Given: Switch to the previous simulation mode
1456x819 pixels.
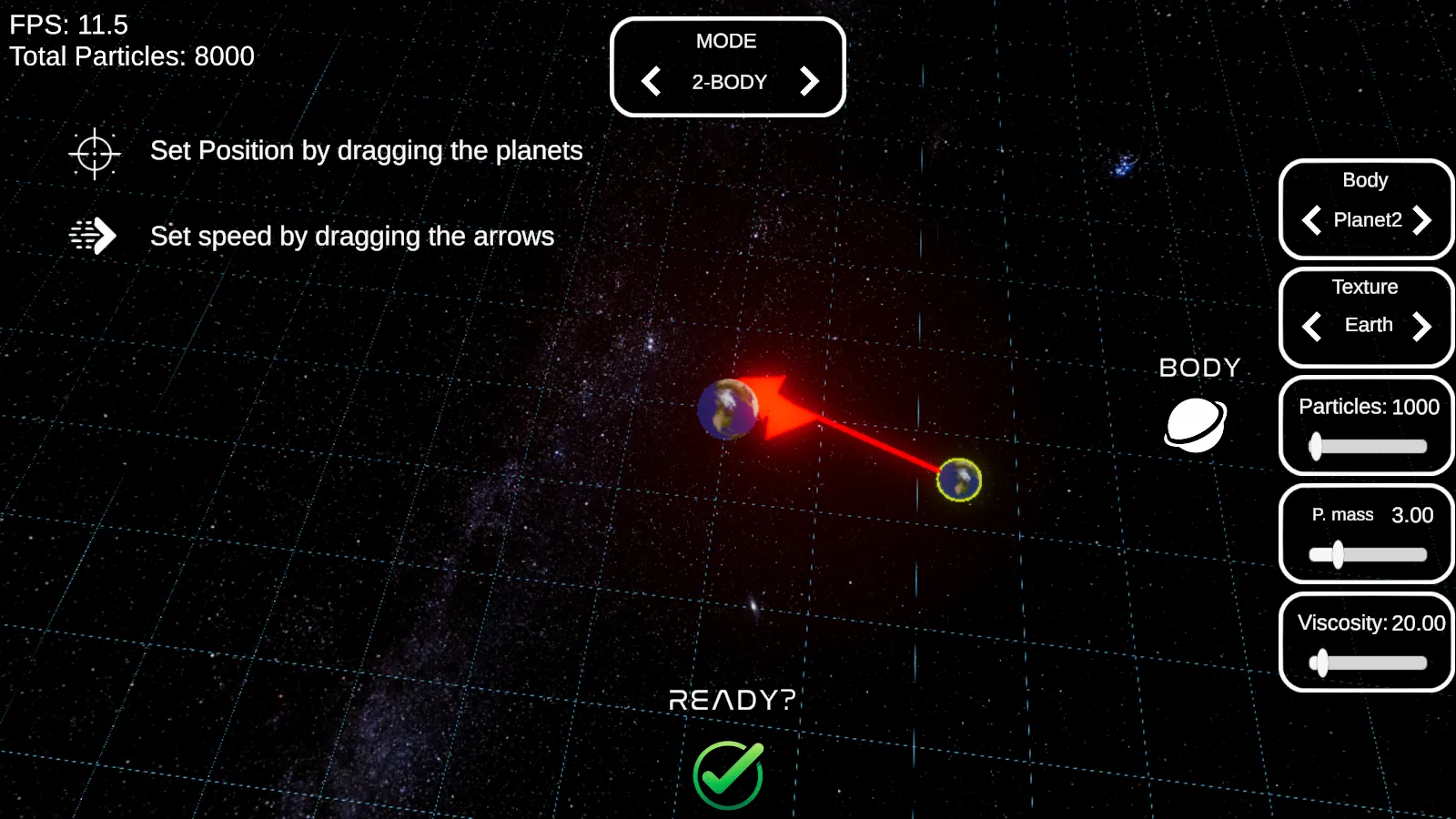Looking at the screenshot, I should click(652, 82).
